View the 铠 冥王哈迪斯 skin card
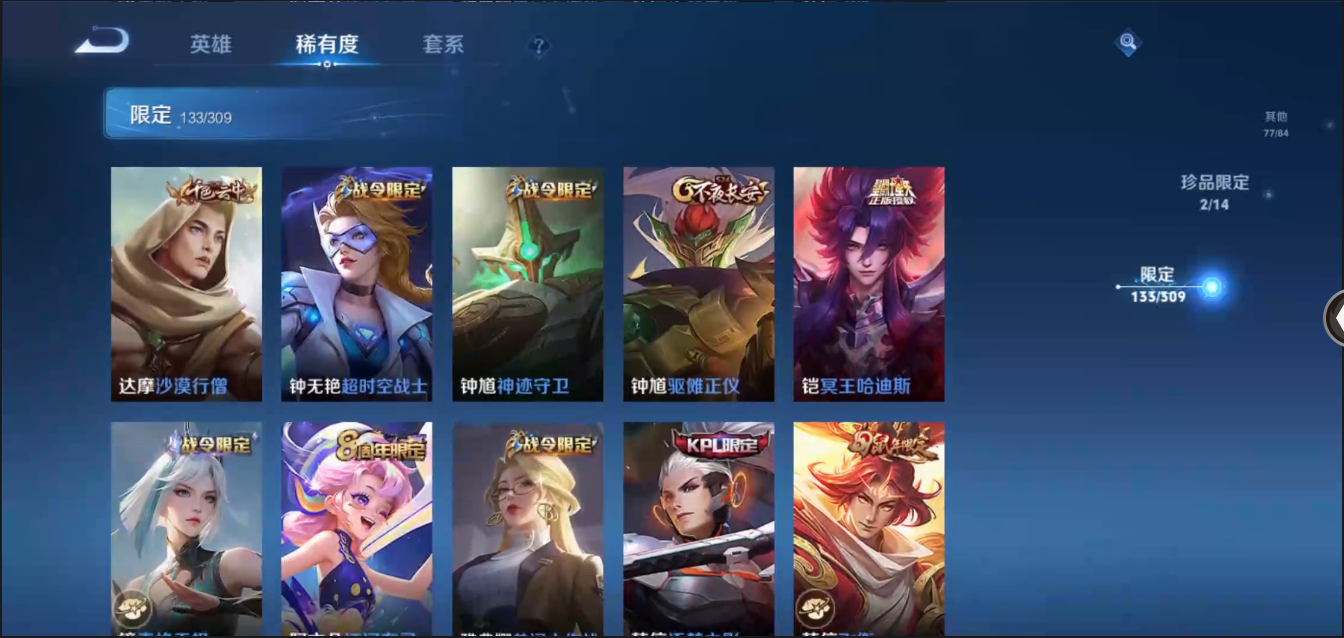This screenshot has width=1344, height=638. coord(869,284)
